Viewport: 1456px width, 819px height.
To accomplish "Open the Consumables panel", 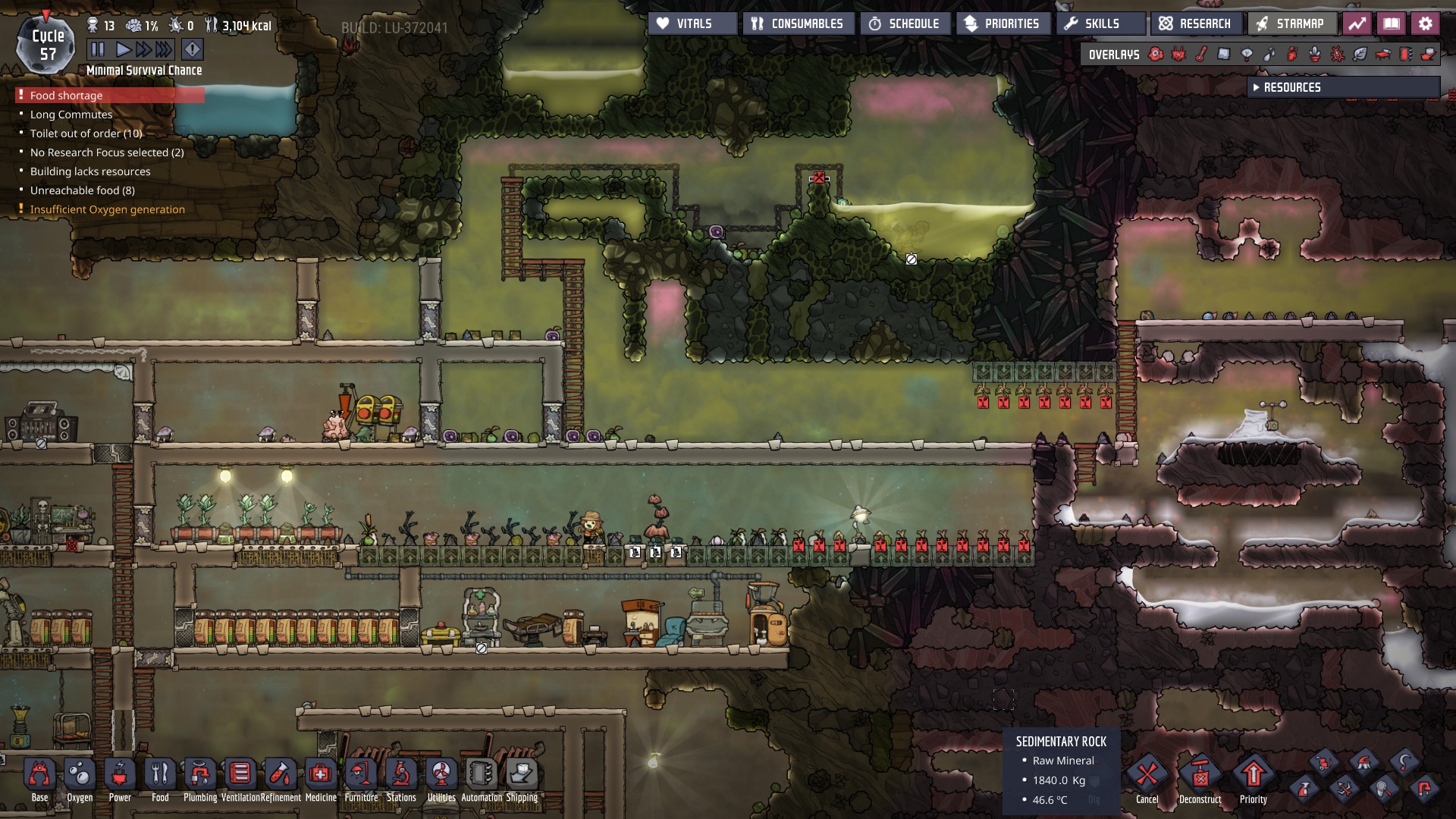I will click(798, 24).
